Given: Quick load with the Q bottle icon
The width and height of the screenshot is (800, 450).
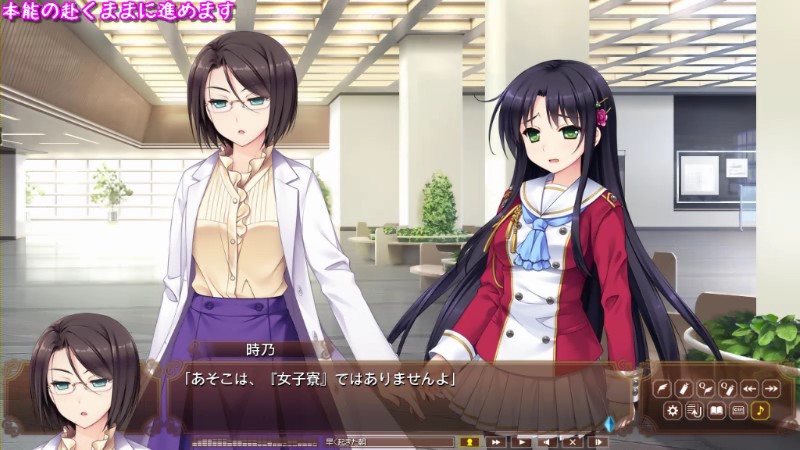Looking at the screenshot, I should 727,389.
